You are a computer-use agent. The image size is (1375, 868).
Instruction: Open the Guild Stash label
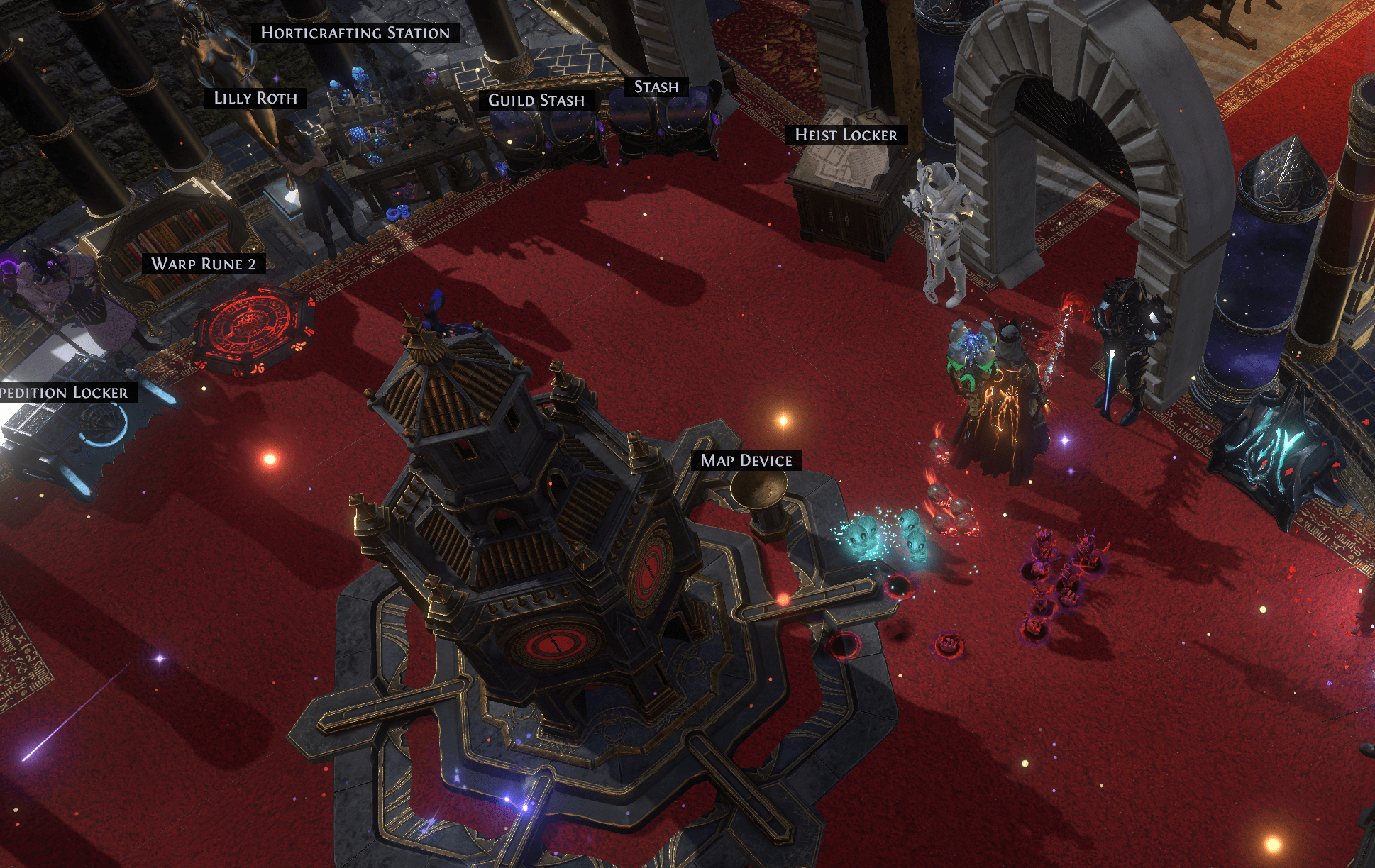click(x=536, y=101)
